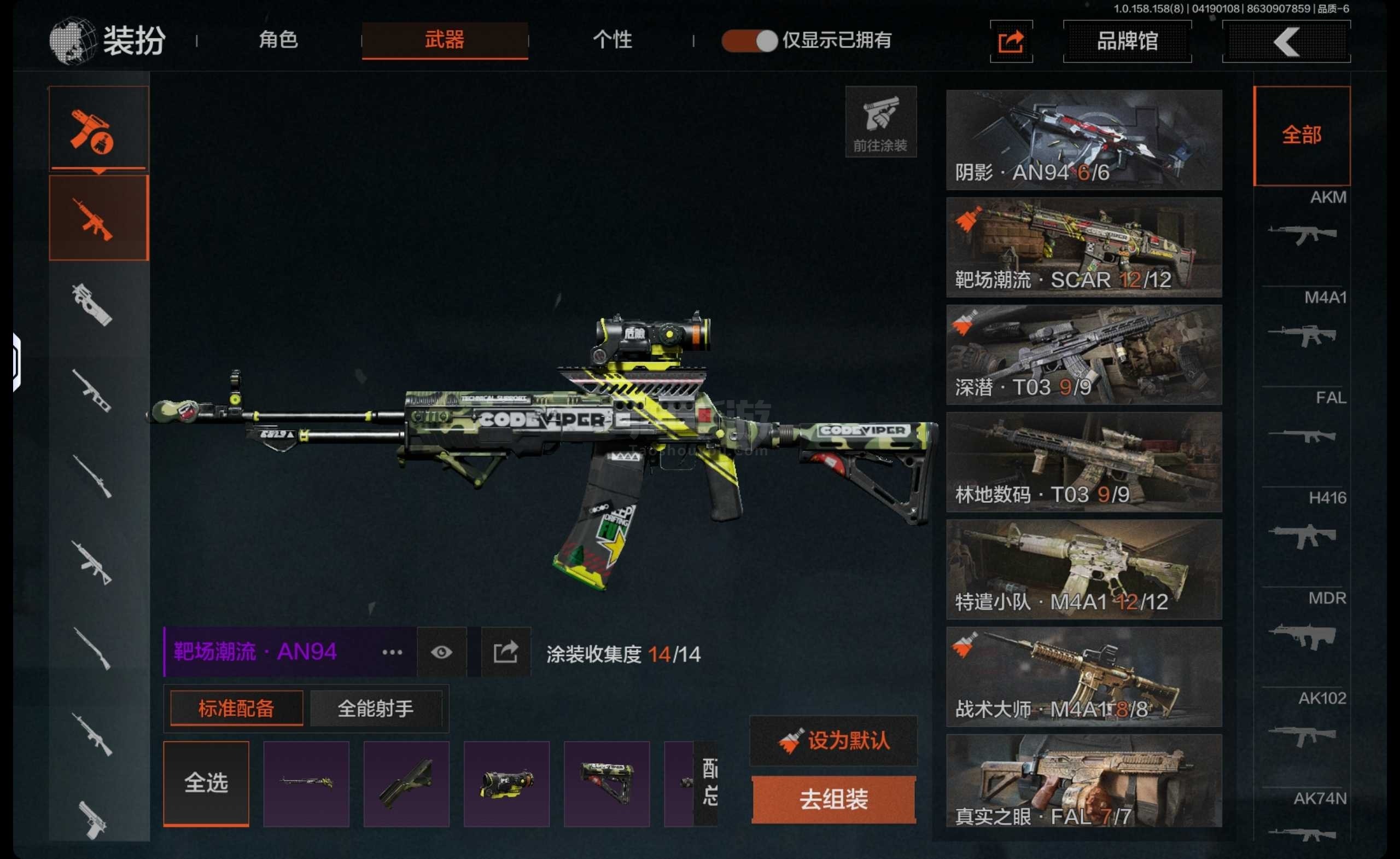Select the scope attachment slot
Image resolution: width=1400 pixels, height=859 pixels.
(506, 783)
